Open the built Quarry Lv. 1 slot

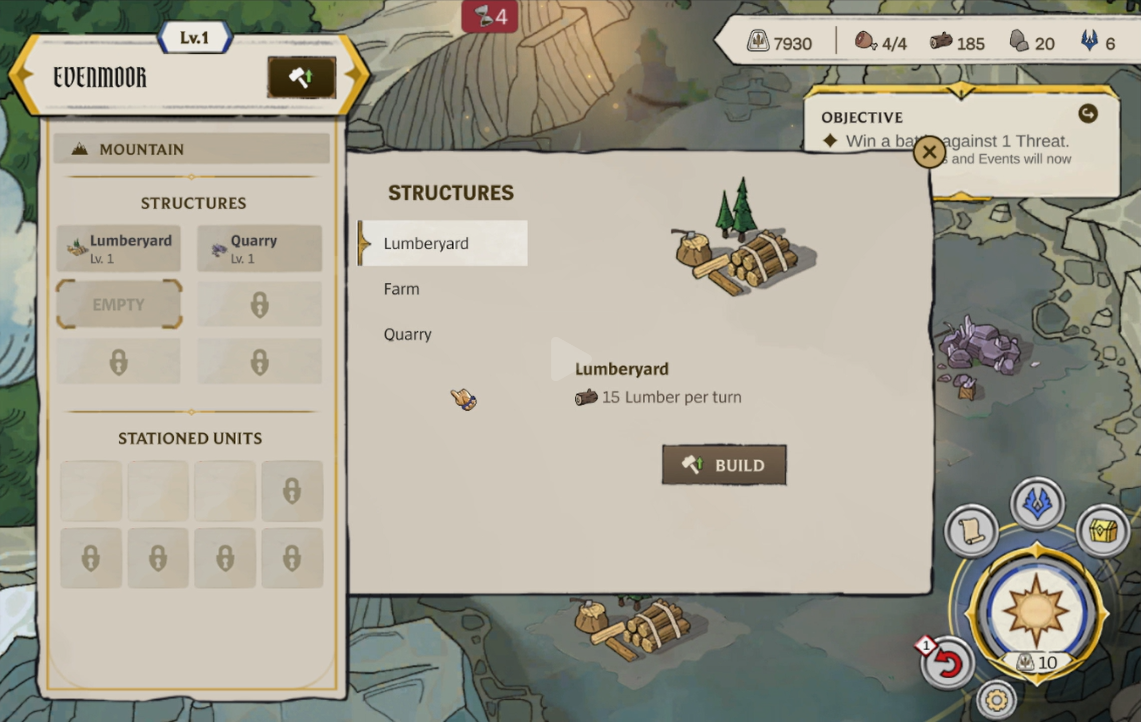click(259, 248)
